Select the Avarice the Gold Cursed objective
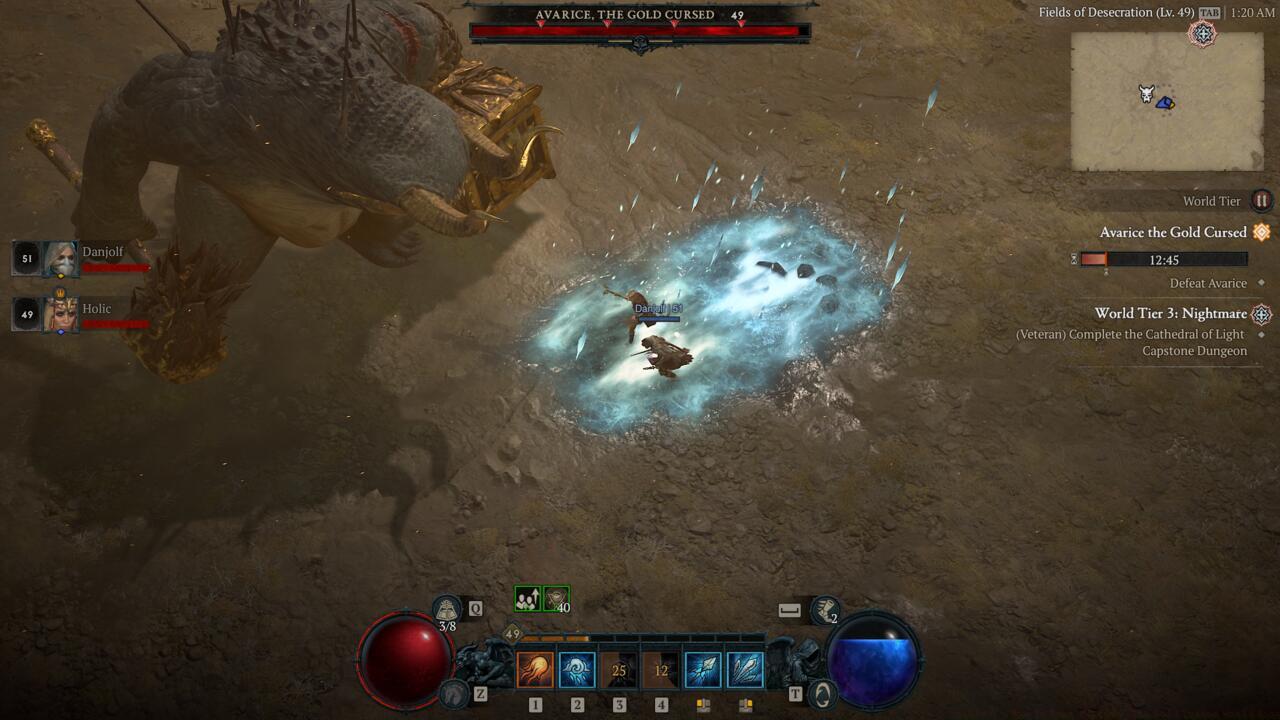1280x720 pixels. (1173, 232)
